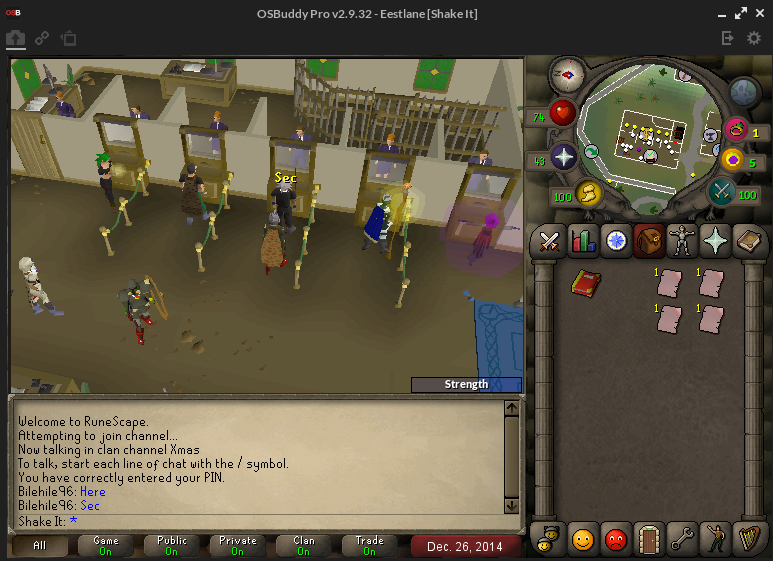Switch chat filter to Clan
Image resolution: width=773 pixels, height=561 pixels.
304,546
